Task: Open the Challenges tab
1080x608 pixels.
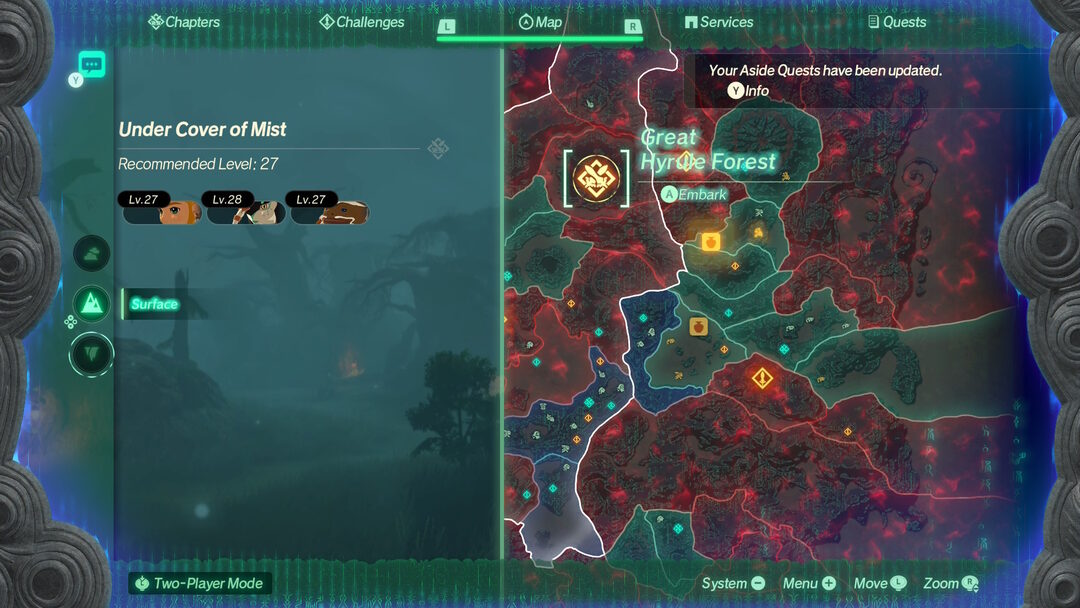Action: 361,22
